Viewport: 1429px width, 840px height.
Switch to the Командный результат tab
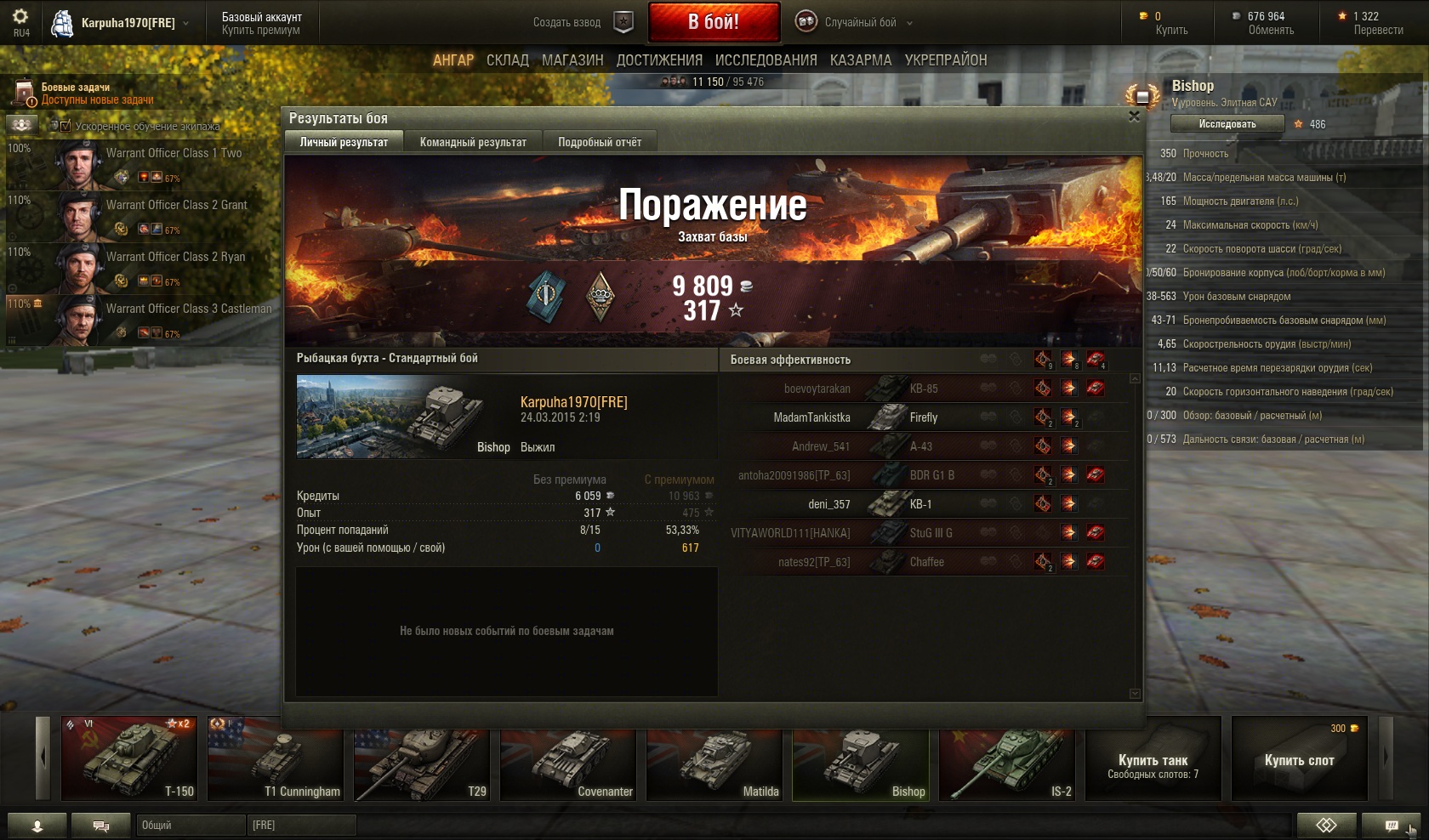click(x=473, y=142)
